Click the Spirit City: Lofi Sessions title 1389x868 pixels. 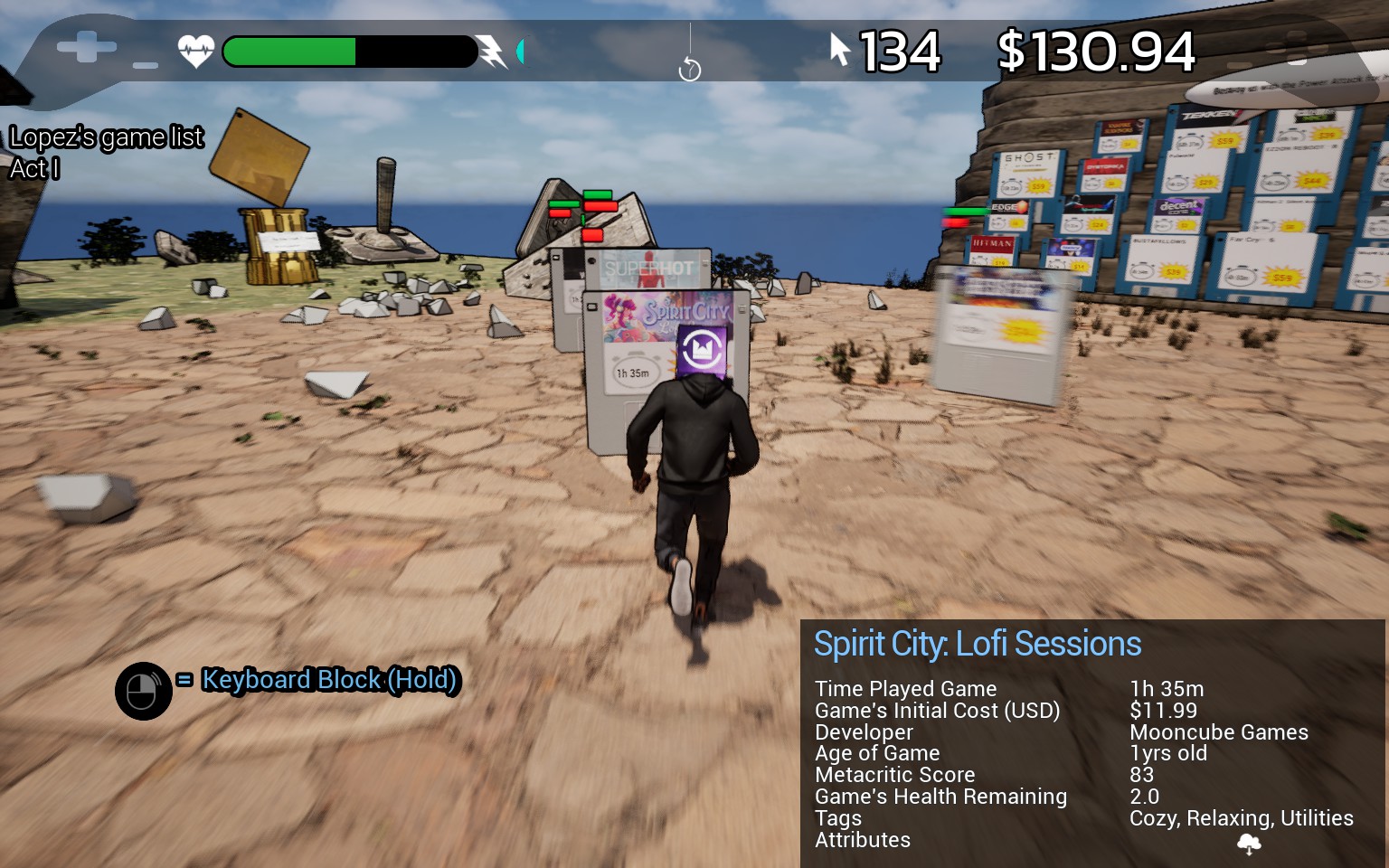(x=977, y=644)
